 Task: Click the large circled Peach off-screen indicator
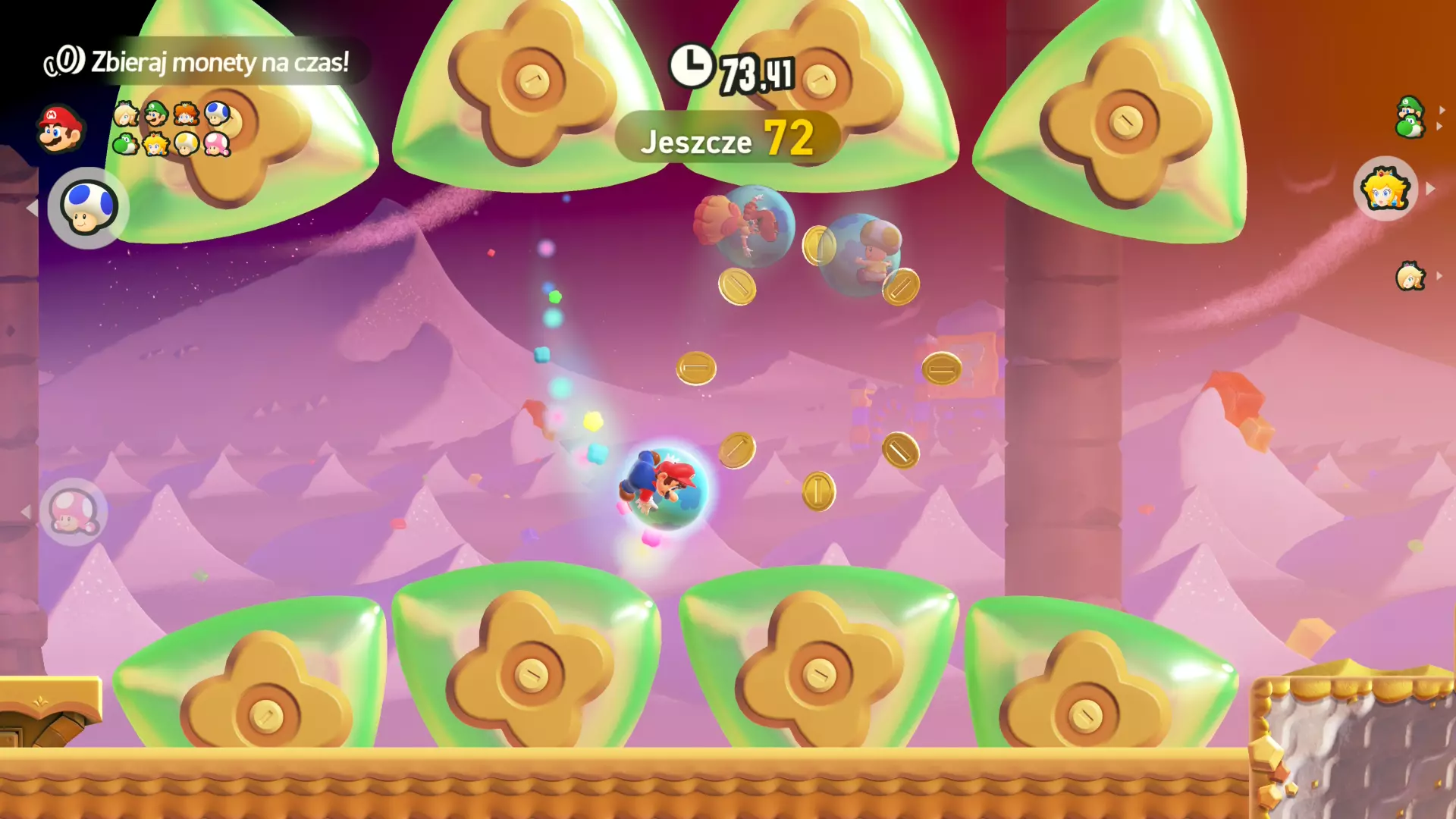point(1385,189)
